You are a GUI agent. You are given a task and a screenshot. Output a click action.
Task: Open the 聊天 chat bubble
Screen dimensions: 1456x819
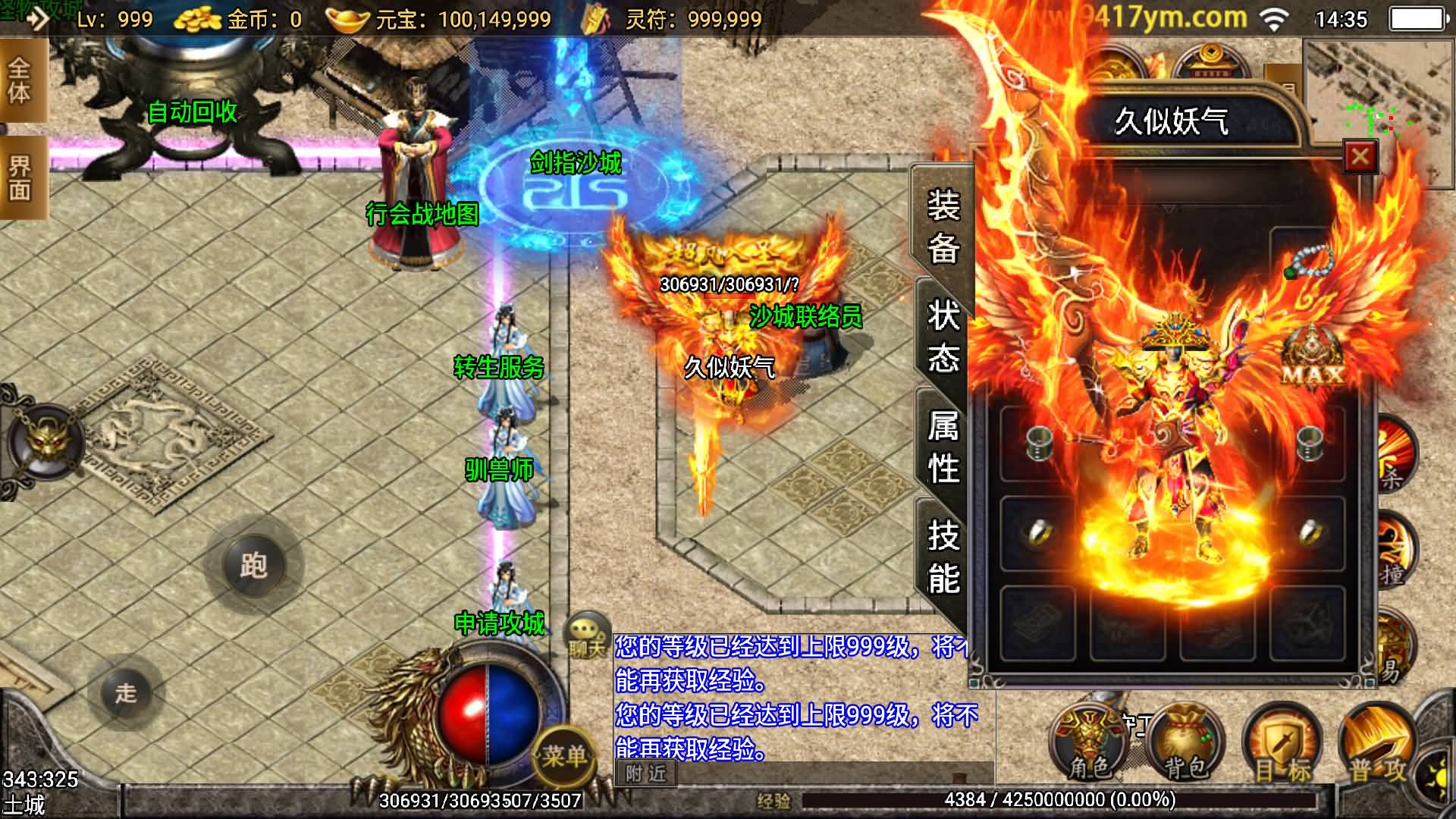[x=587, y=635]
